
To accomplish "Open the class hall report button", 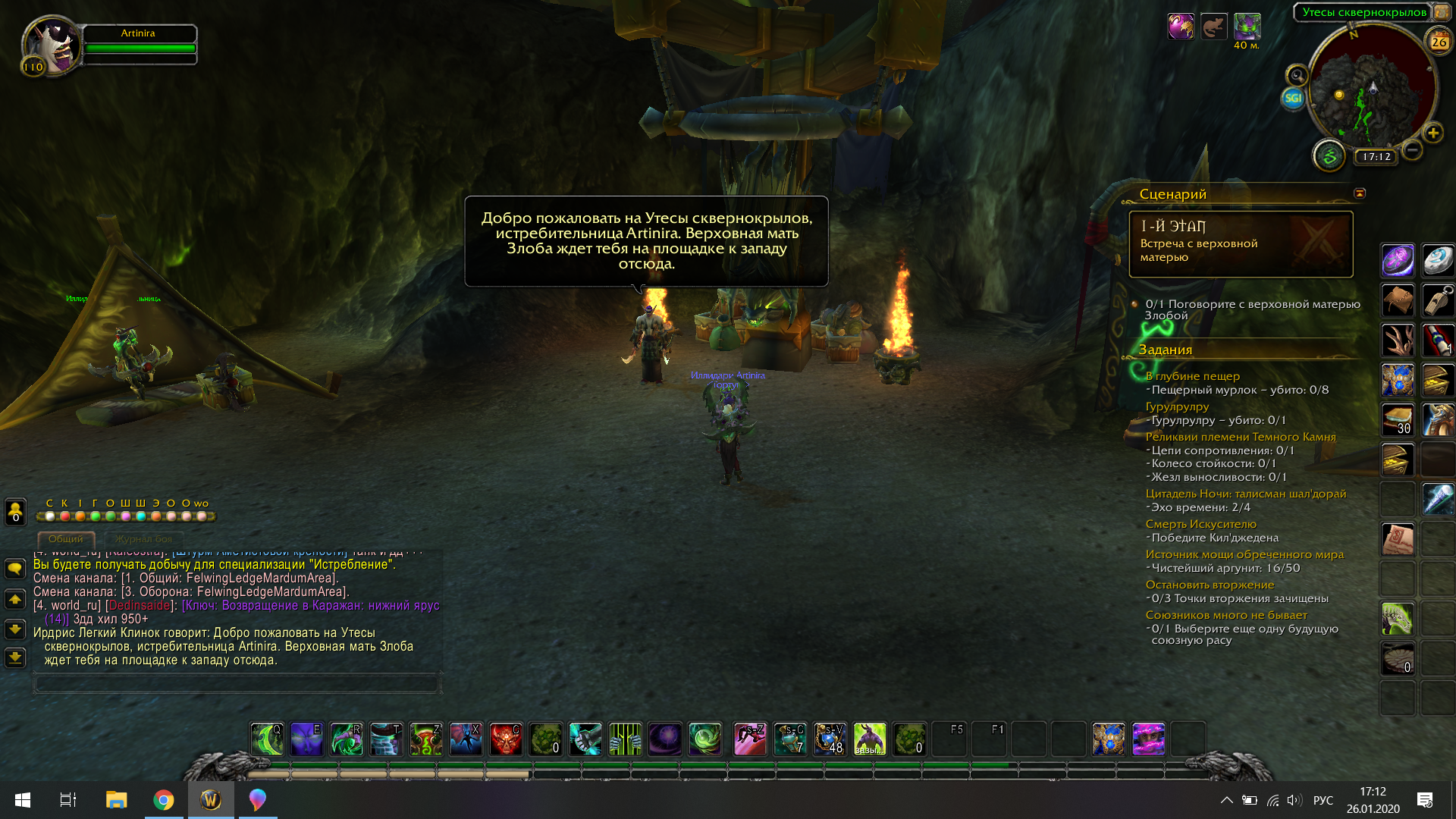I will (x=1329, y=156).
